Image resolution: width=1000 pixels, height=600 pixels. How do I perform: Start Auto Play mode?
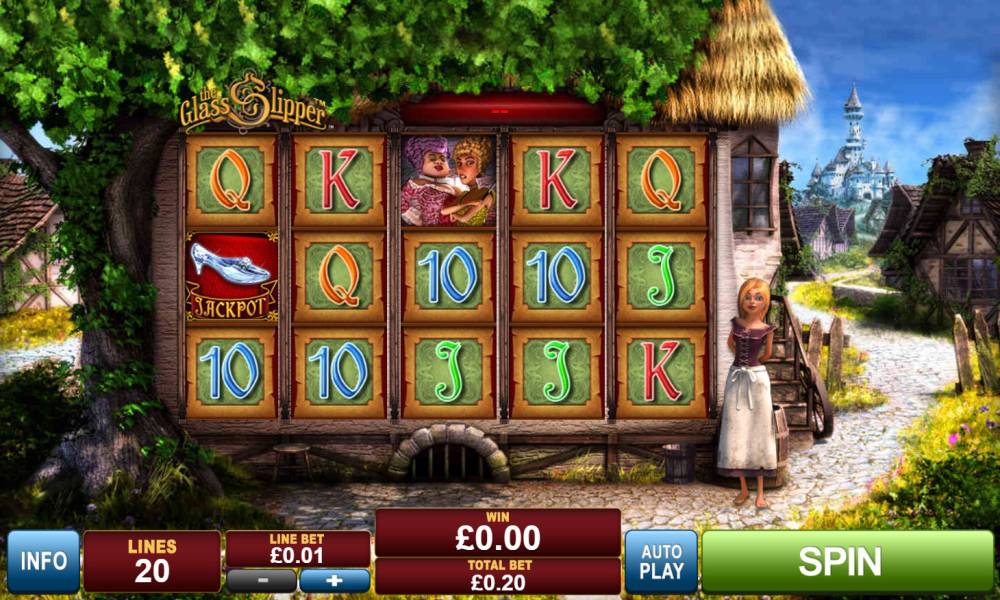(x=661, y=561)
